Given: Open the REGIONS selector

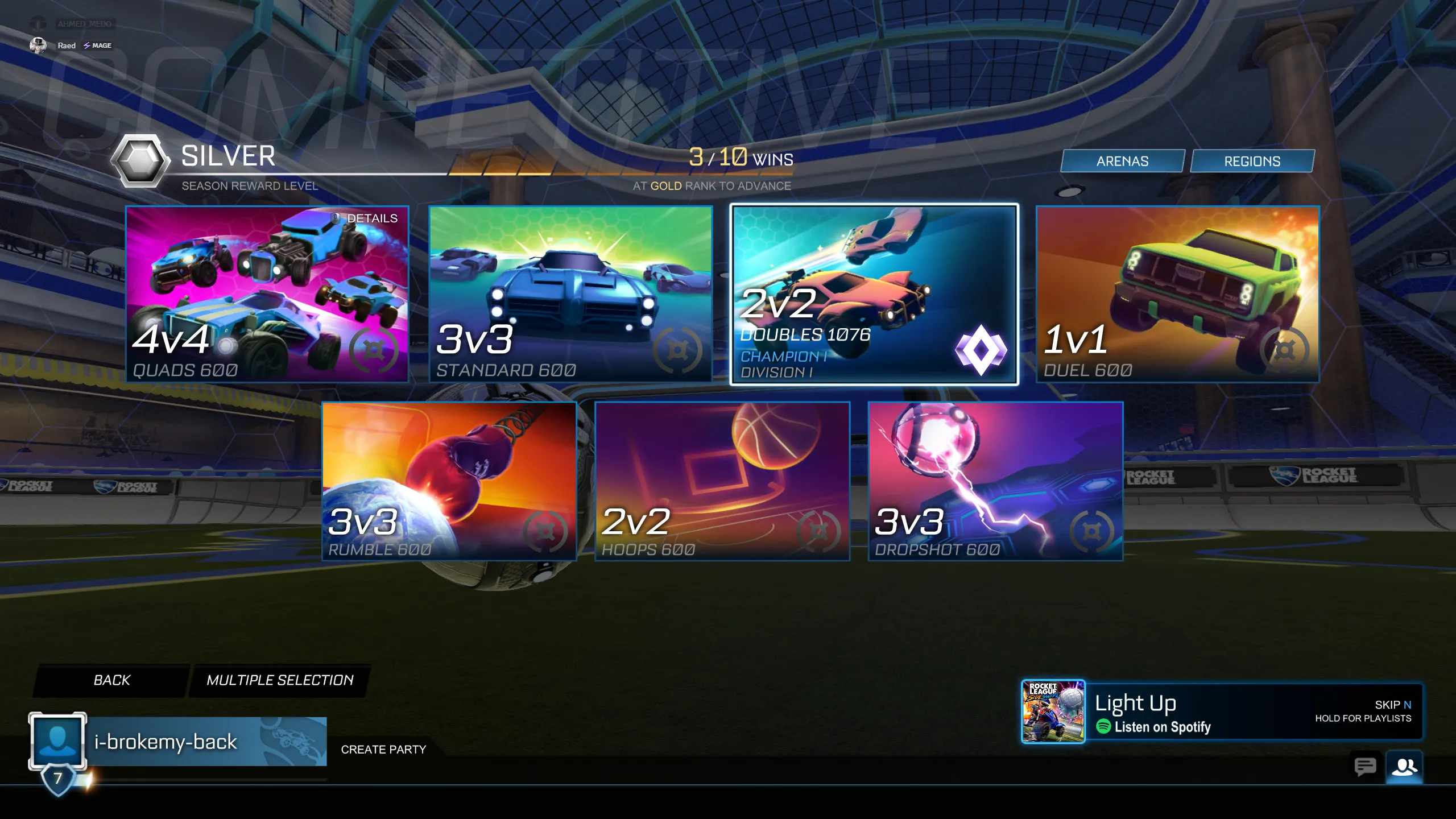Looking at the screenshot, I should (x=1252, y=161).
